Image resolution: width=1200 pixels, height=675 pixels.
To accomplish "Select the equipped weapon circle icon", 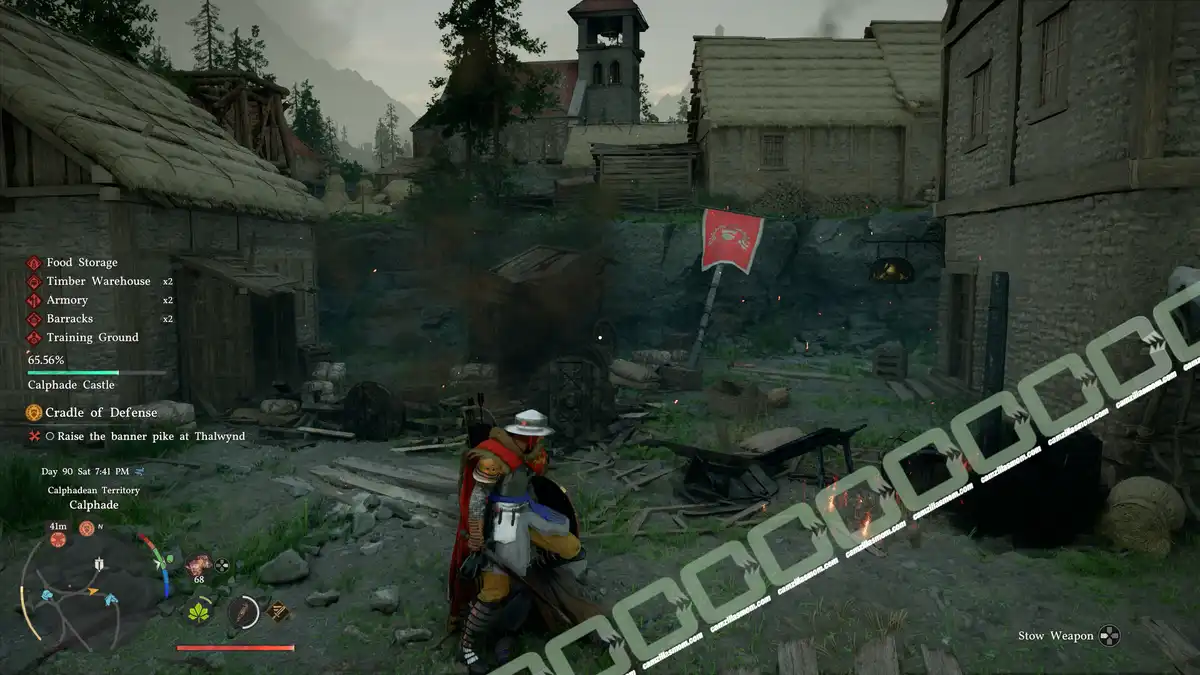I will coord(242,611).
